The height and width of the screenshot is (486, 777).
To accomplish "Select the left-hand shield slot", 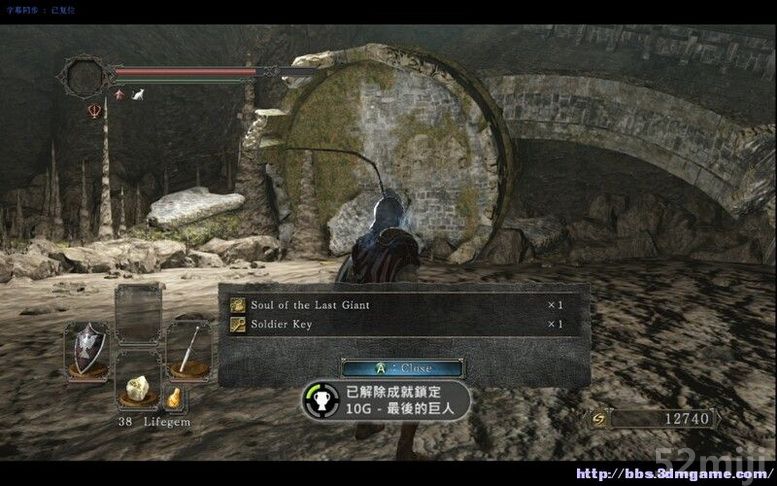I will click(87, 348).
